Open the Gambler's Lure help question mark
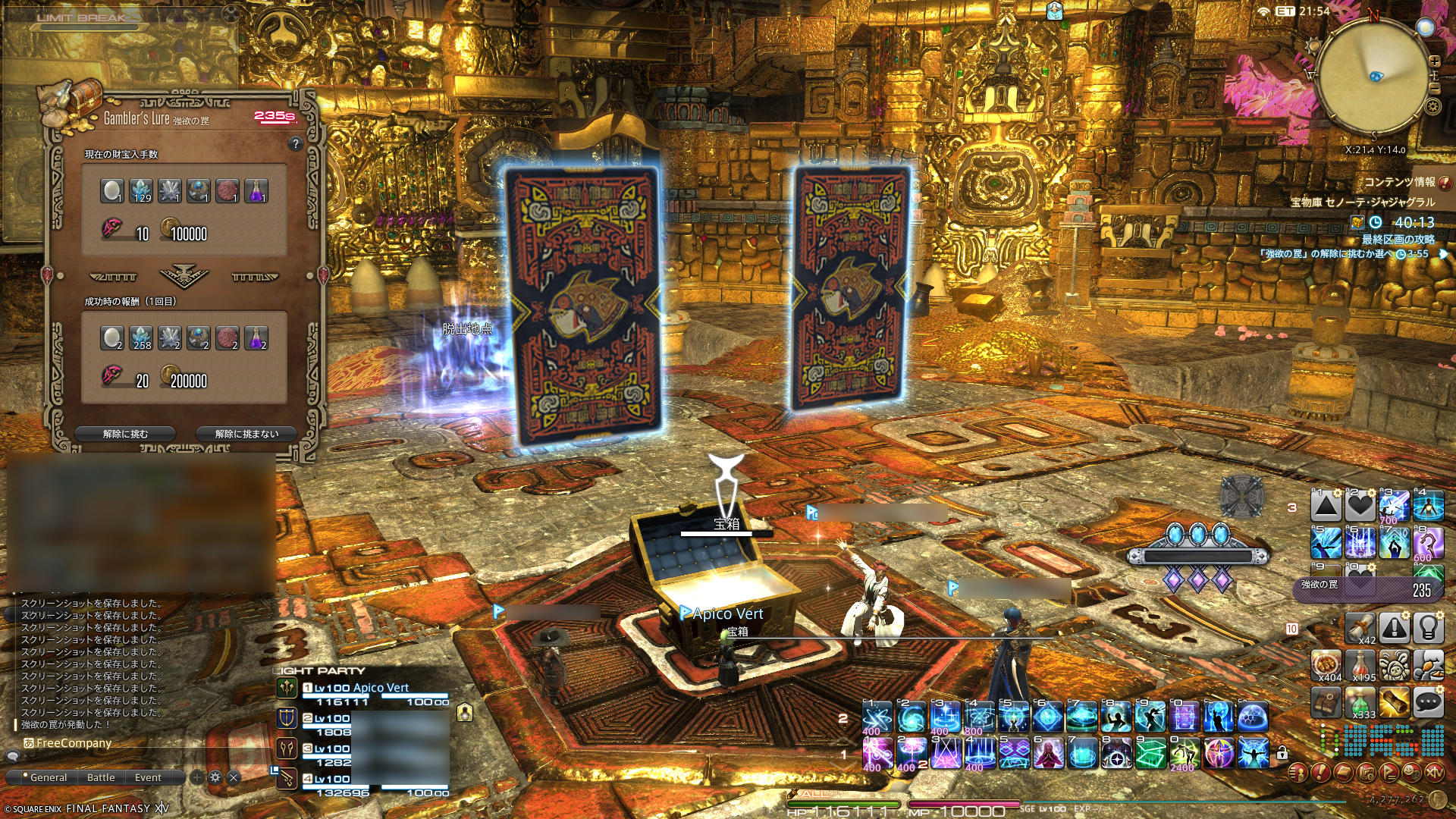 (296, 143)
